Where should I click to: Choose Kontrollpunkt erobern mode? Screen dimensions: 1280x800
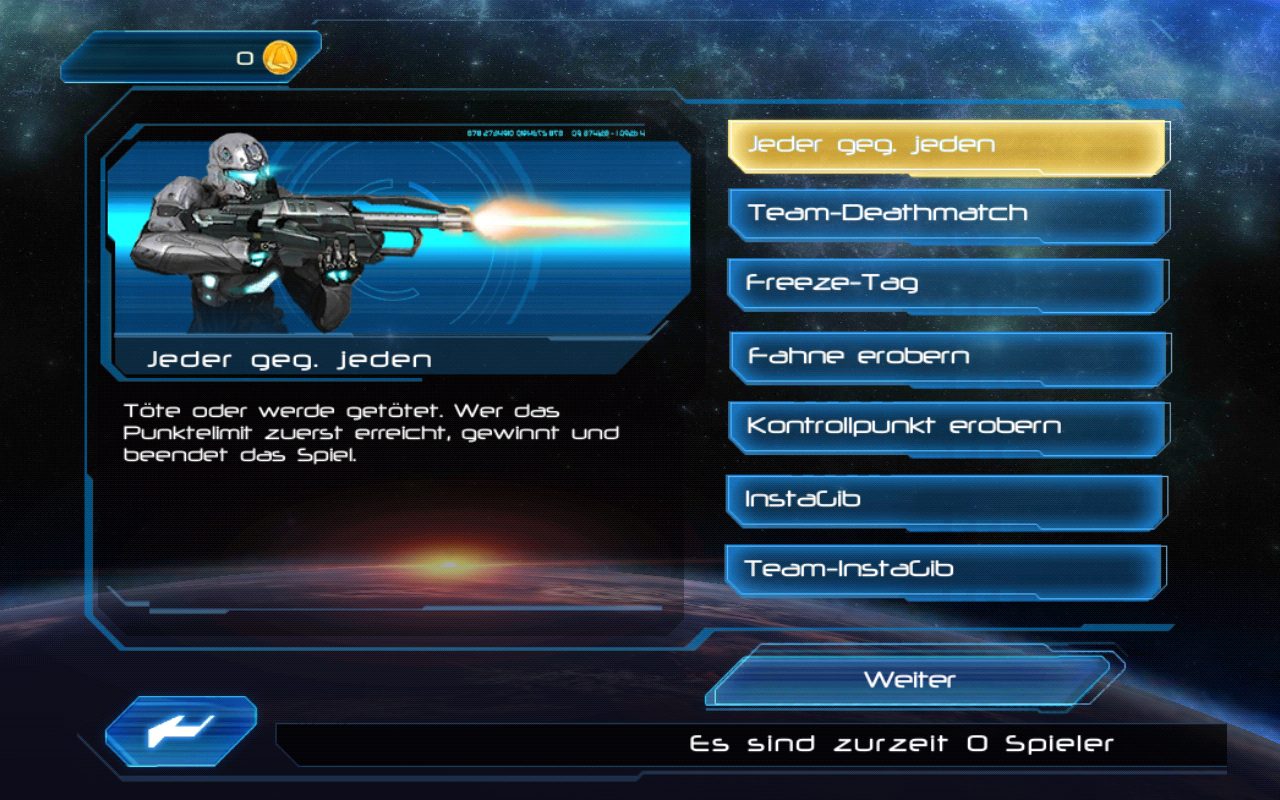[947, 427]
